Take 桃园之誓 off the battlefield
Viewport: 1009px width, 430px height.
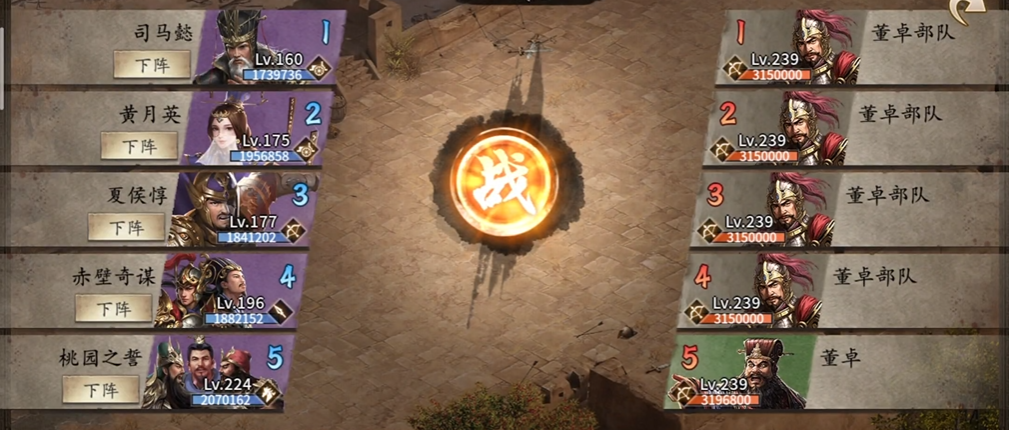tap(100, 389)
